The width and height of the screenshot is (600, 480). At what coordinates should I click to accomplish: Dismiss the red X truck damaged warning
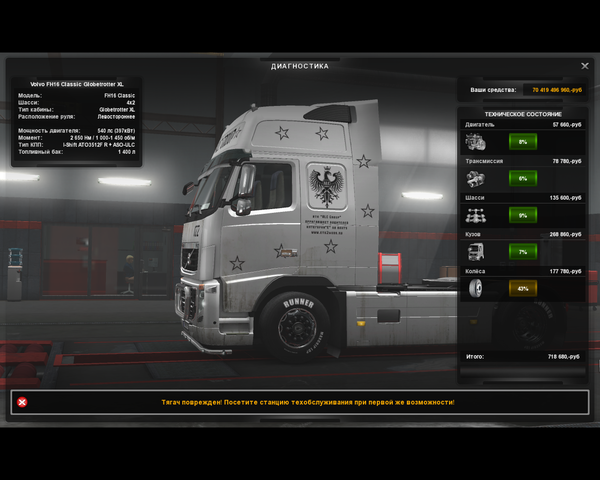22,402
